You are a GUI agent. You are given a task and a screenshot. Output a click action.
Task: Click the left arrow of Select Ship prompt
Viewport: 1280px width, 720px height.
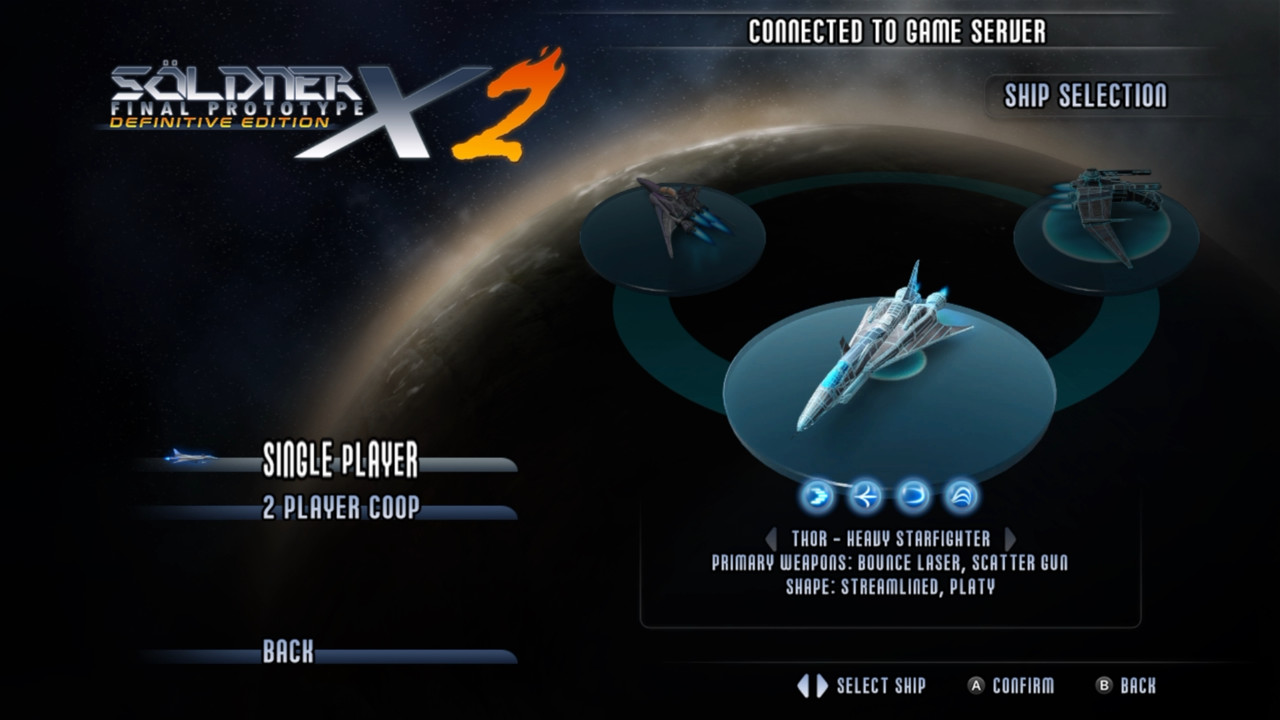[804, 686]
